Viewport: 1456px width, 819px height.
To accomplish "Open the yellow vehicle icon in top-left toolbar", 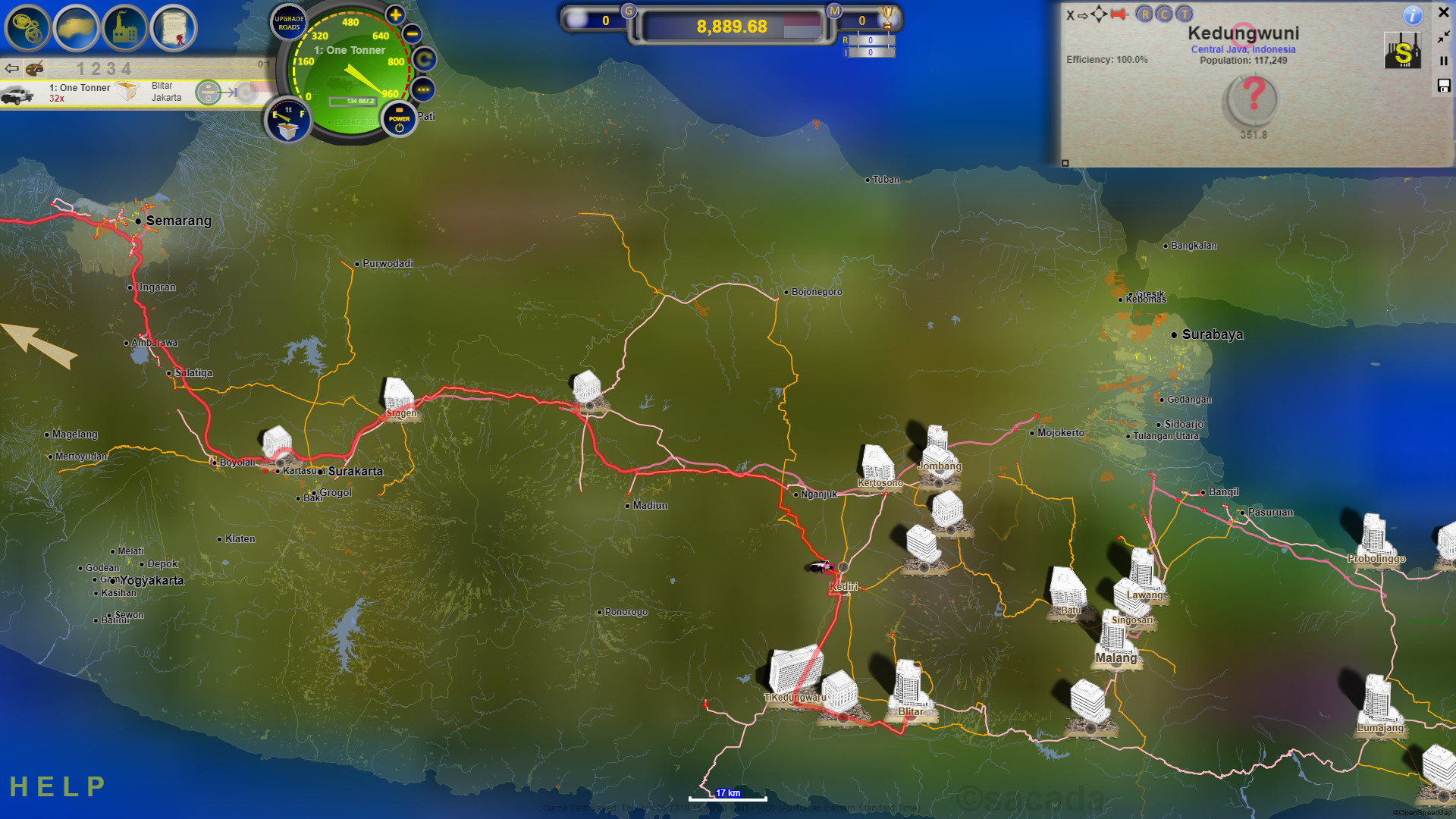I will [77, 28].
